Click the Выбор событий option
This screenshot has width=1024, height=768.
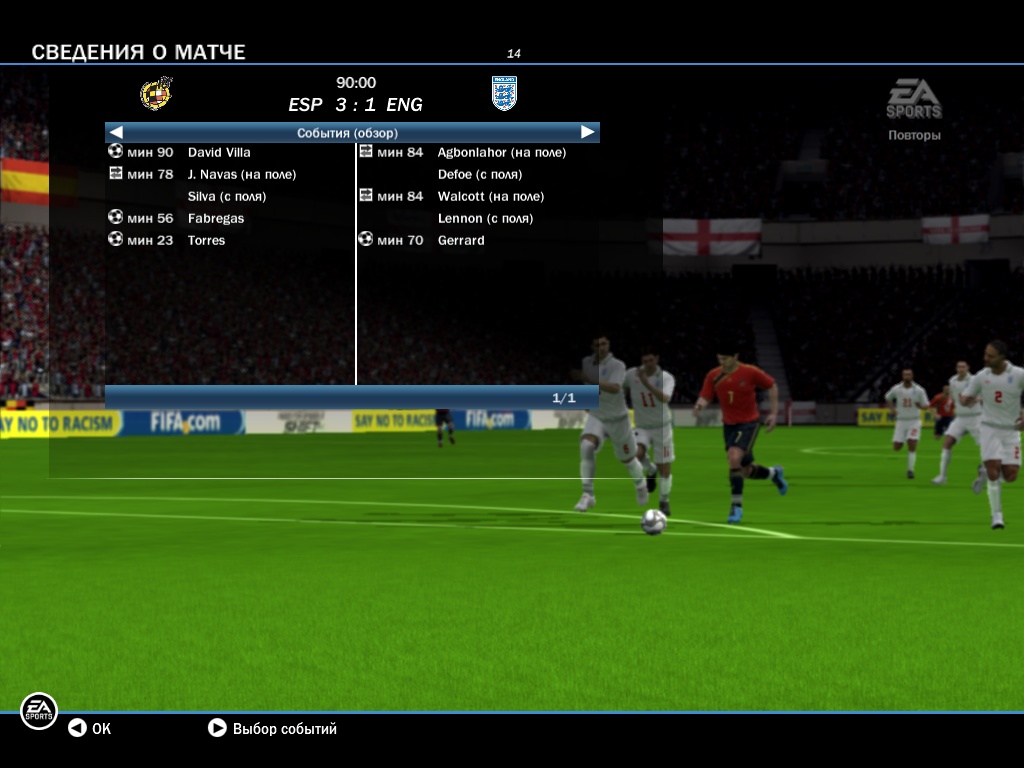pyautogui.click(x=273, y=729)
